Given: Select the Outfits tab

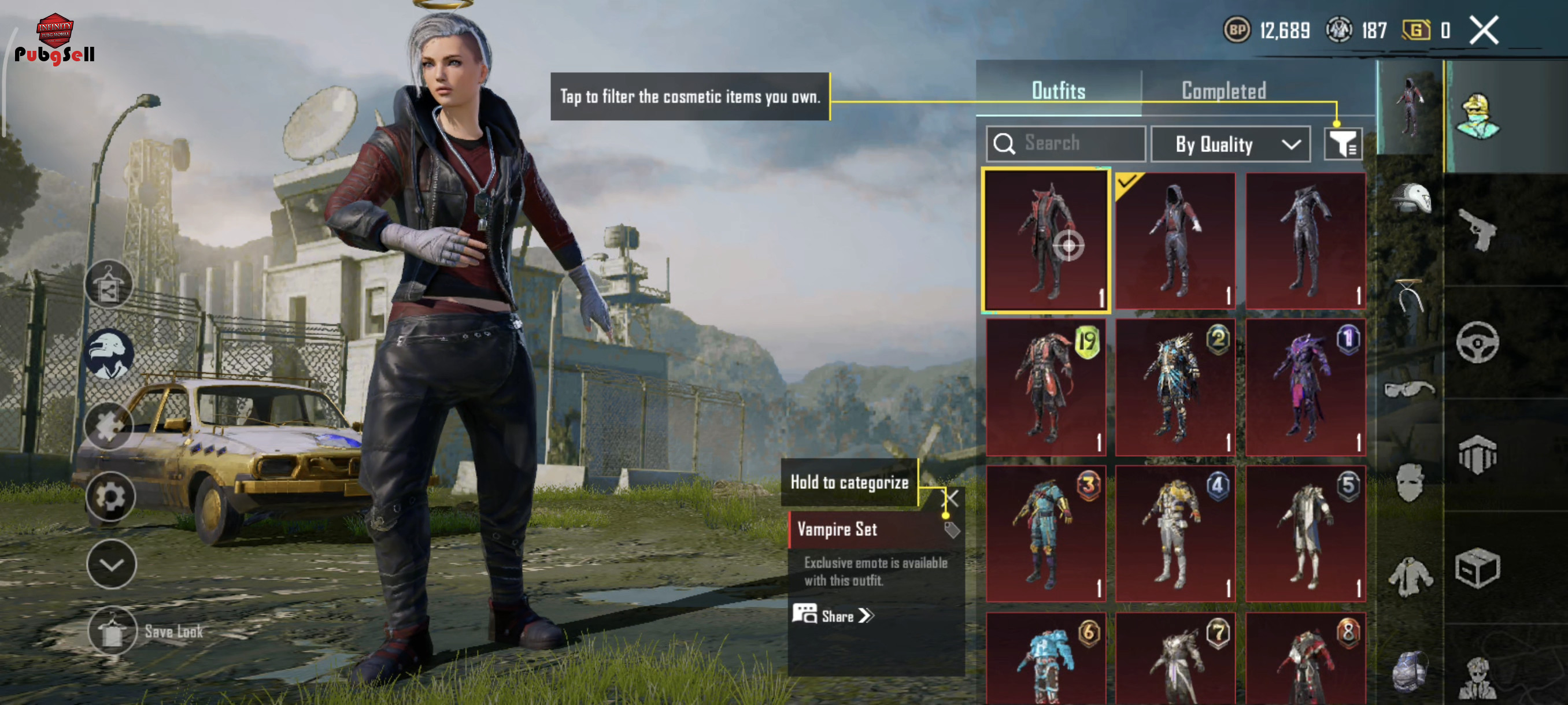Looking at the screenshot, I should pos(1058,91).
